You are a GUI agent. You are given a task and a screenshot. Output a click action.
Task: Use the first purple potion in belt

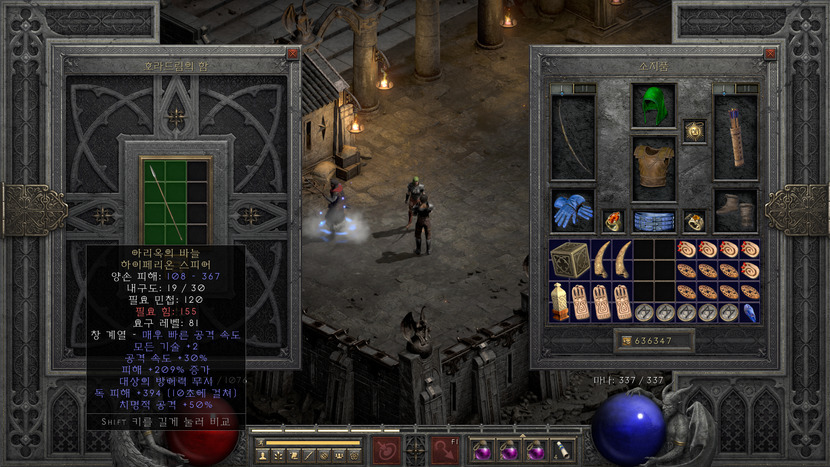tap(482, 449)
